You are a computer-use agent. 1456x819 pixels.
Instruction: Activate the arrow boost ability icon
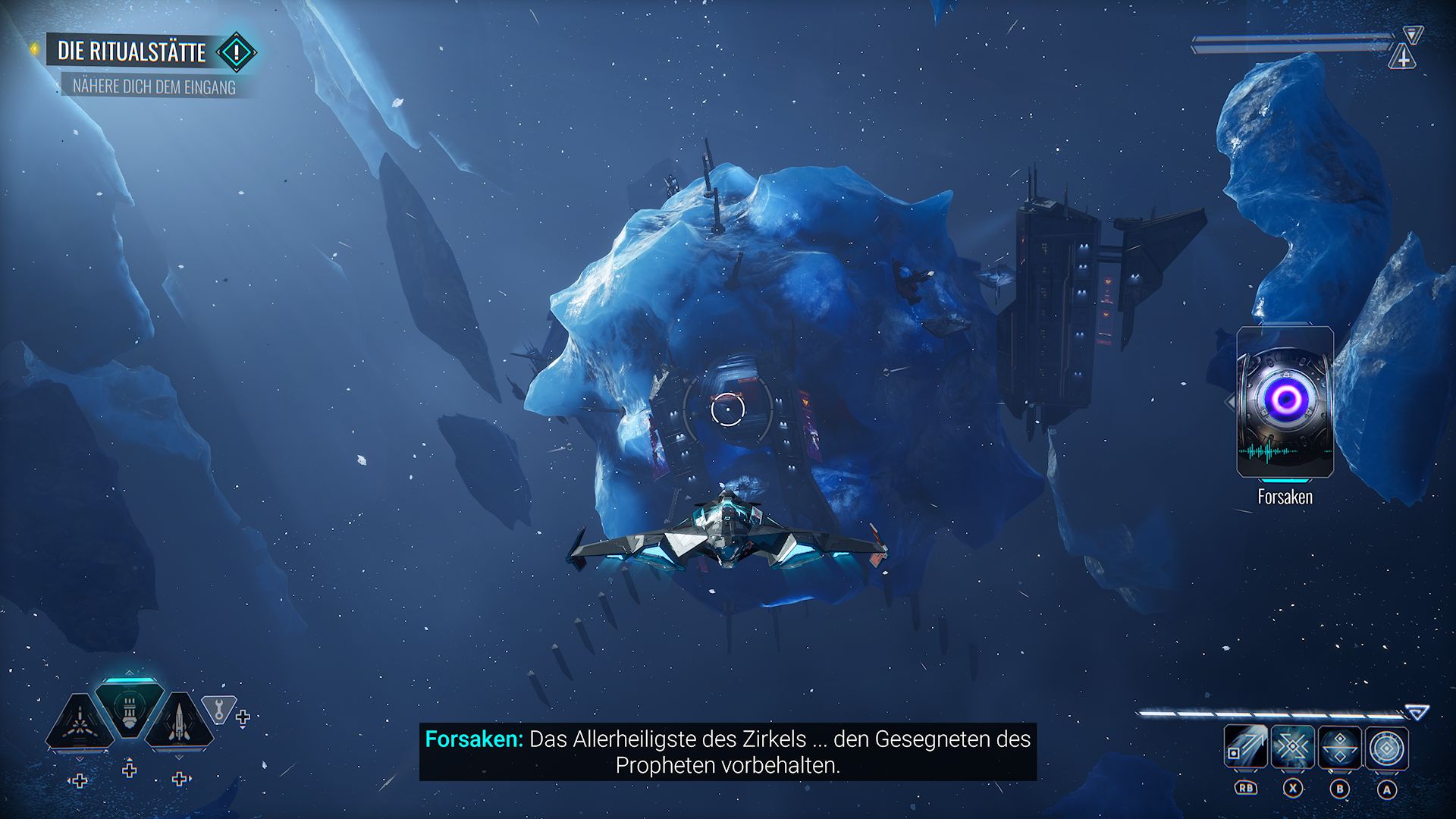[x=1246, y=748]
